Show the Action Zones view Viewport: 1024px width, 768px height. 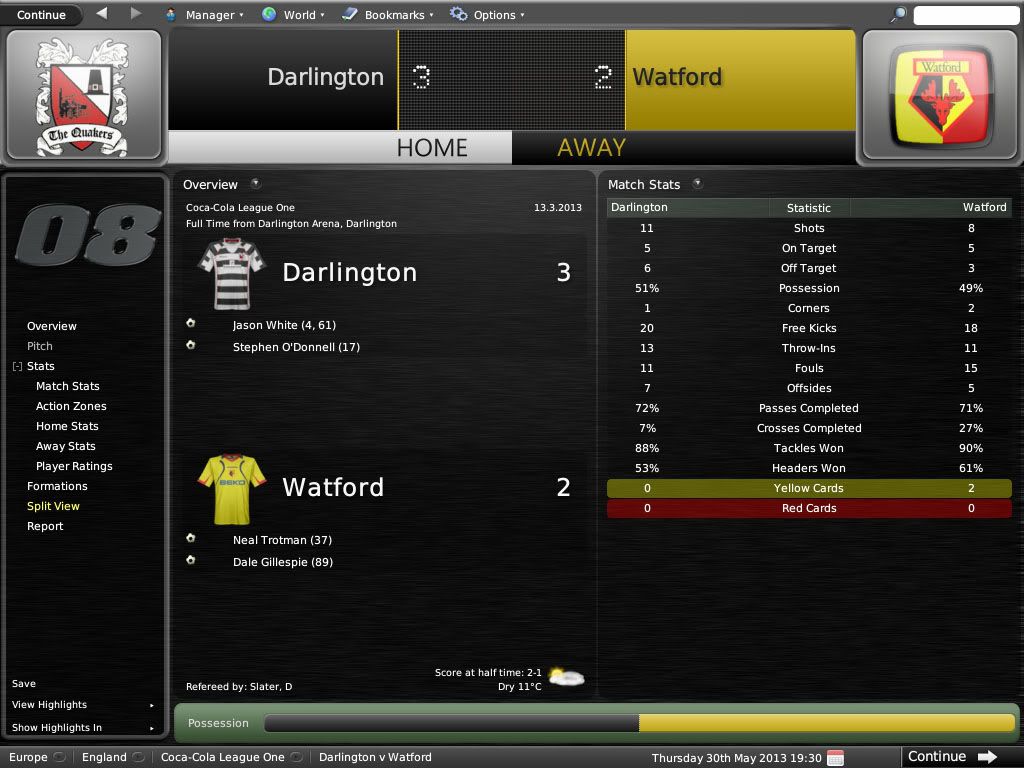click(71, 406)
